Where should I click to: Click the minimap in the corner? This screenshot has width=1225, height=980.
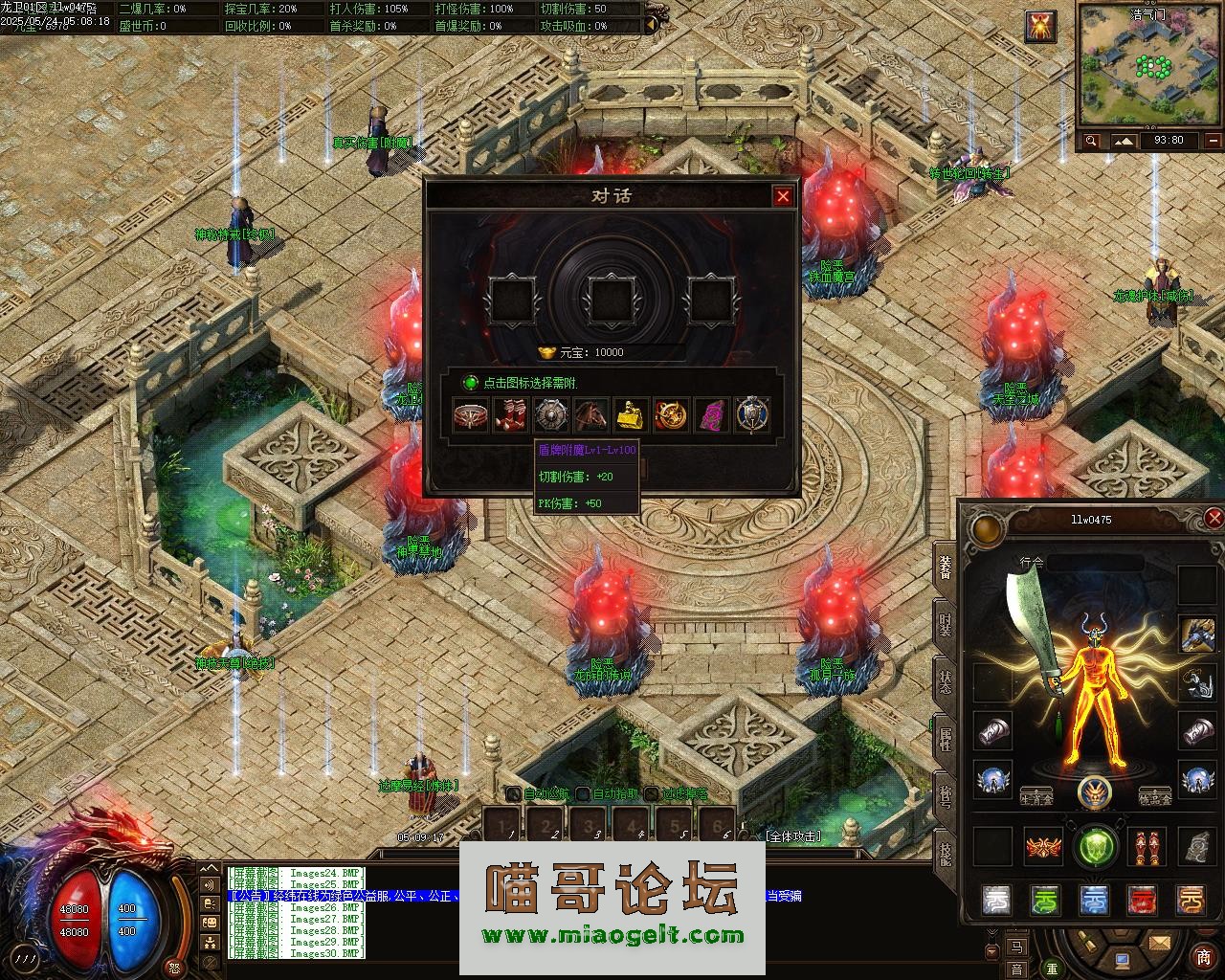point(1147,66)
